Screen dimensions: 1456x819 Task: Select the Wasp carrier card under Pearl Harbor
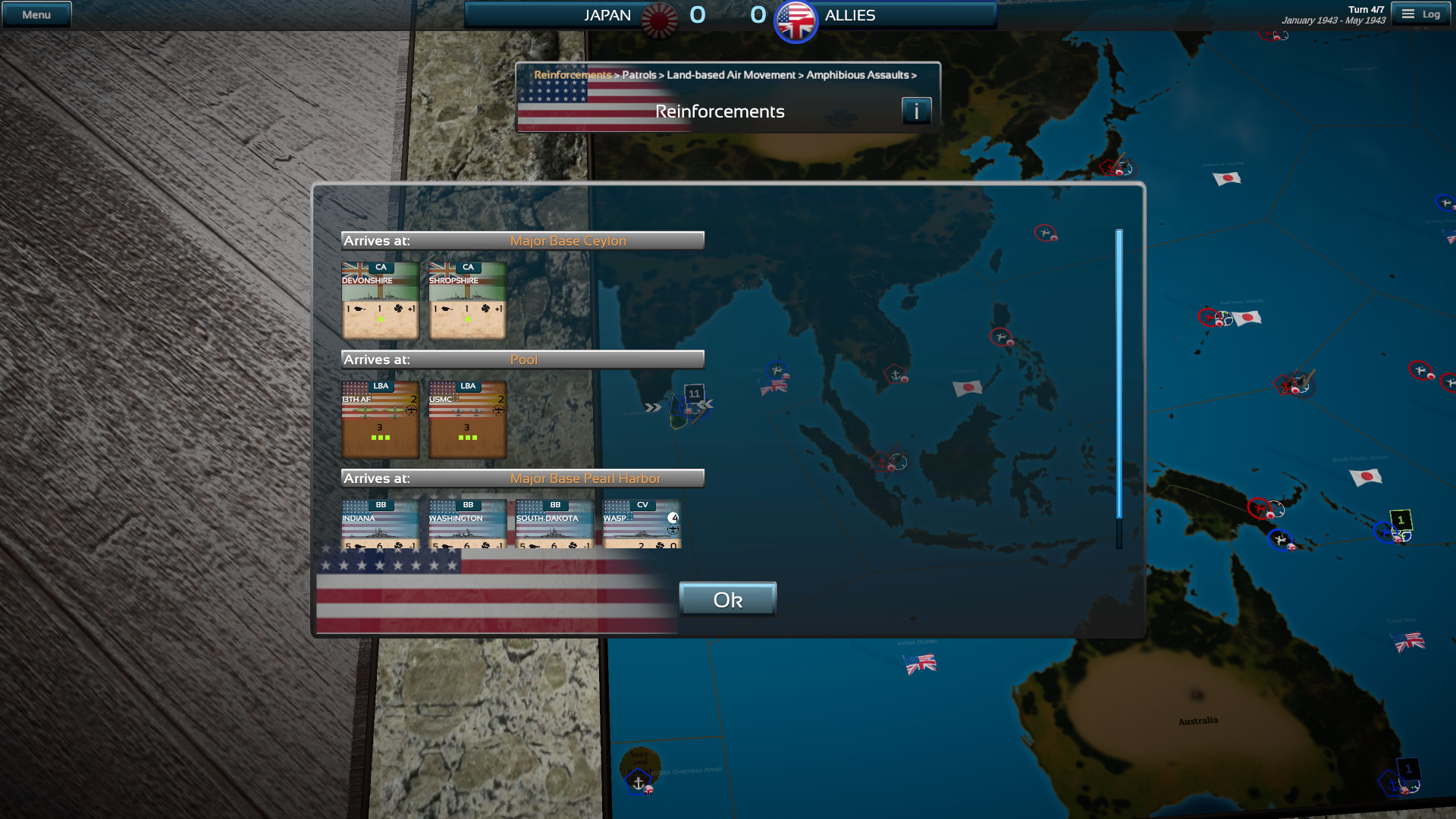click(x=641, y=525)
